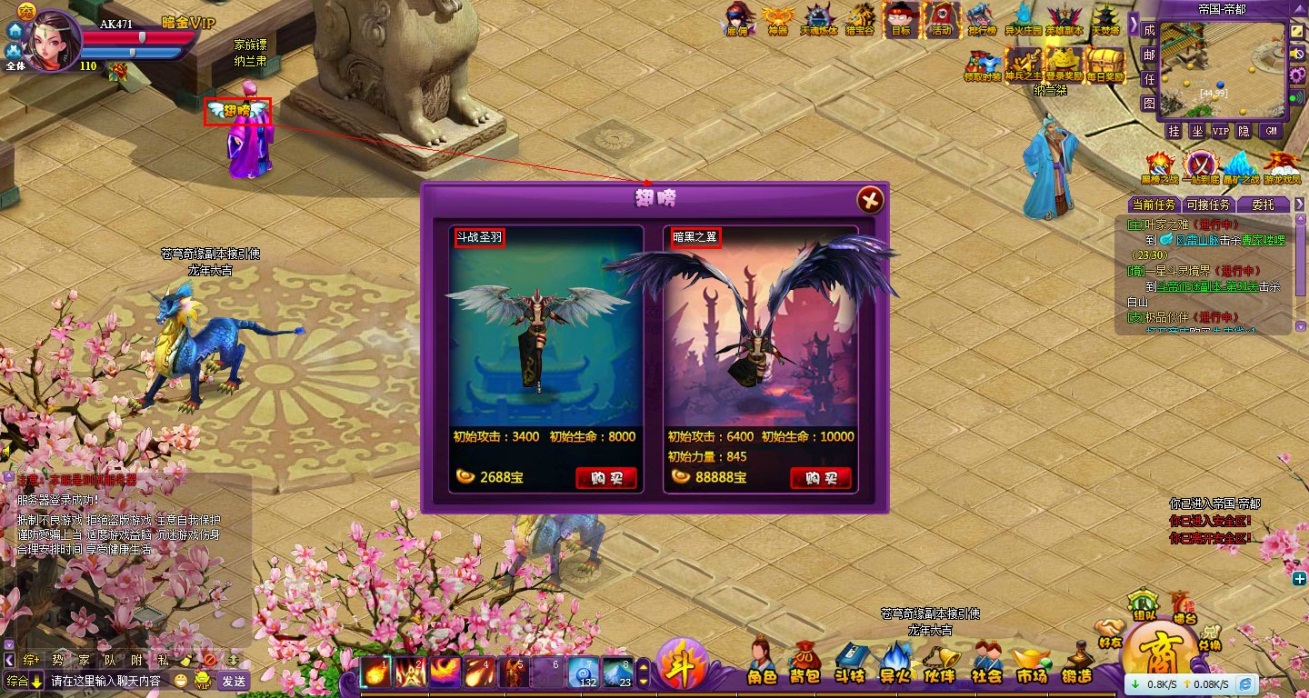Open the chat emoji picker

[x=179, y=681]
